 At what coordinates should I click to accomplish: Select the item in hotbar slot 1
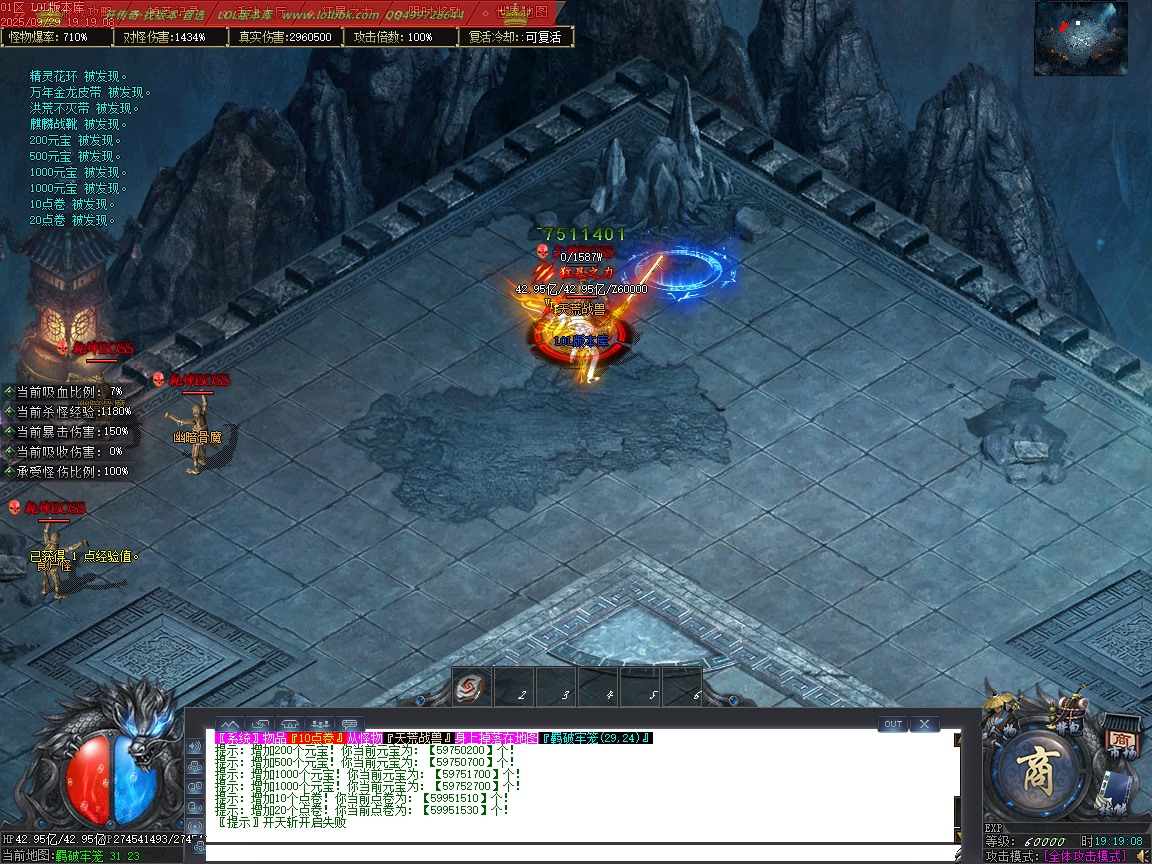(472, 688)
